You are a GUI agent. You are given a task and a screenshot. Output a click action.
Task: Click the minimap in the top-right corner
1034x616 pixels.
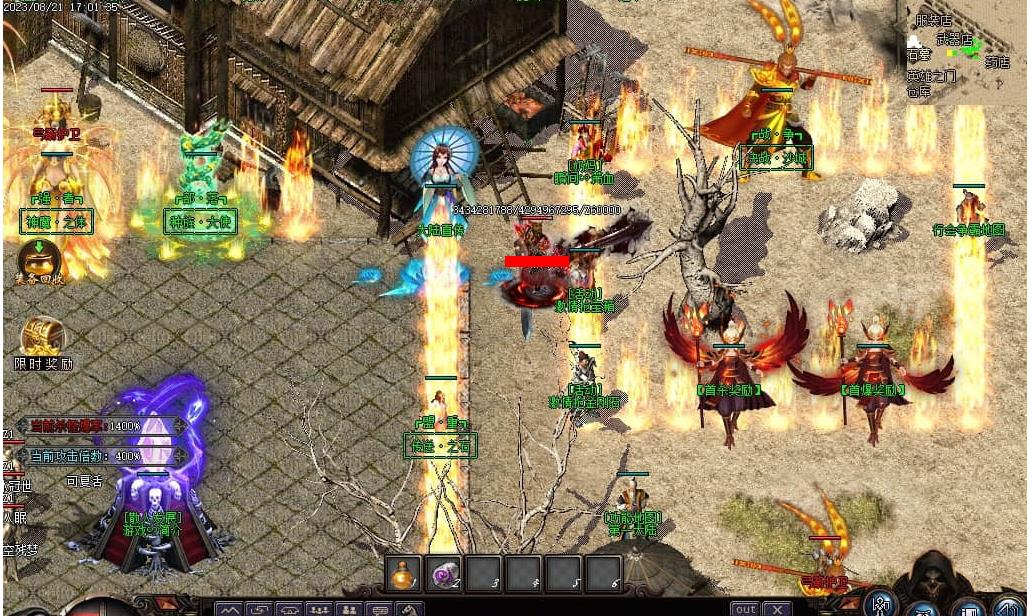pos(964,50)
